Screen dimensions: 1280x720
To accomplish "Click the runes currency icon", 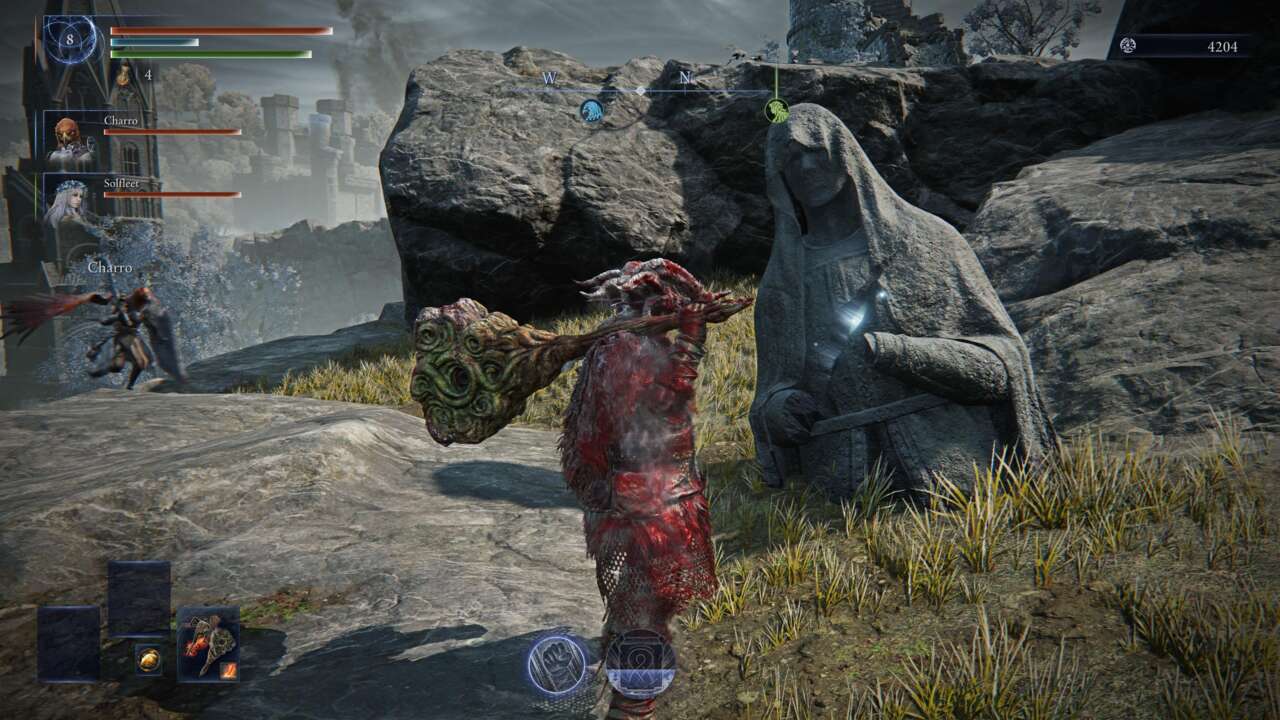I will pyautogui.click(x=1128, y=45).
